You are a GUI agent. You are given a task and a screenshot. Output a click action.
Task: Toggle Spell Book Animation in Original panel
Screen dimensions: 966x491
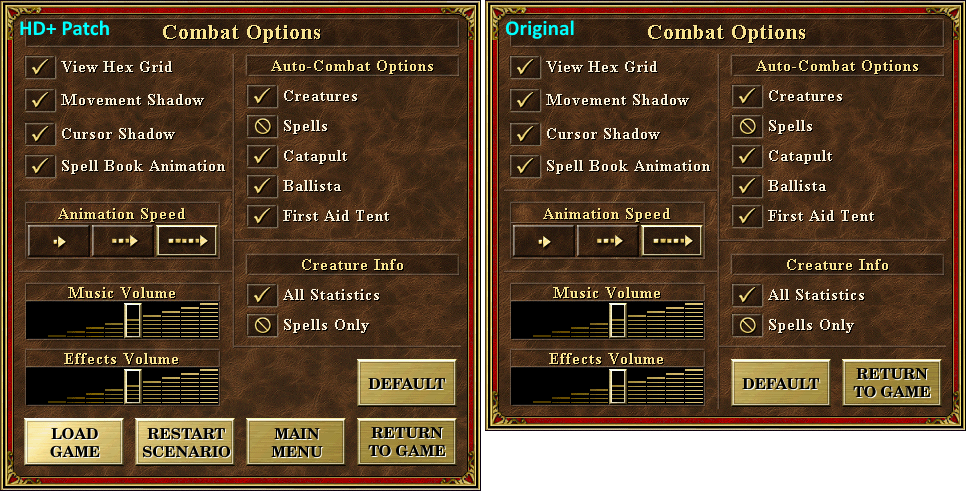click(x=526, y=166)
